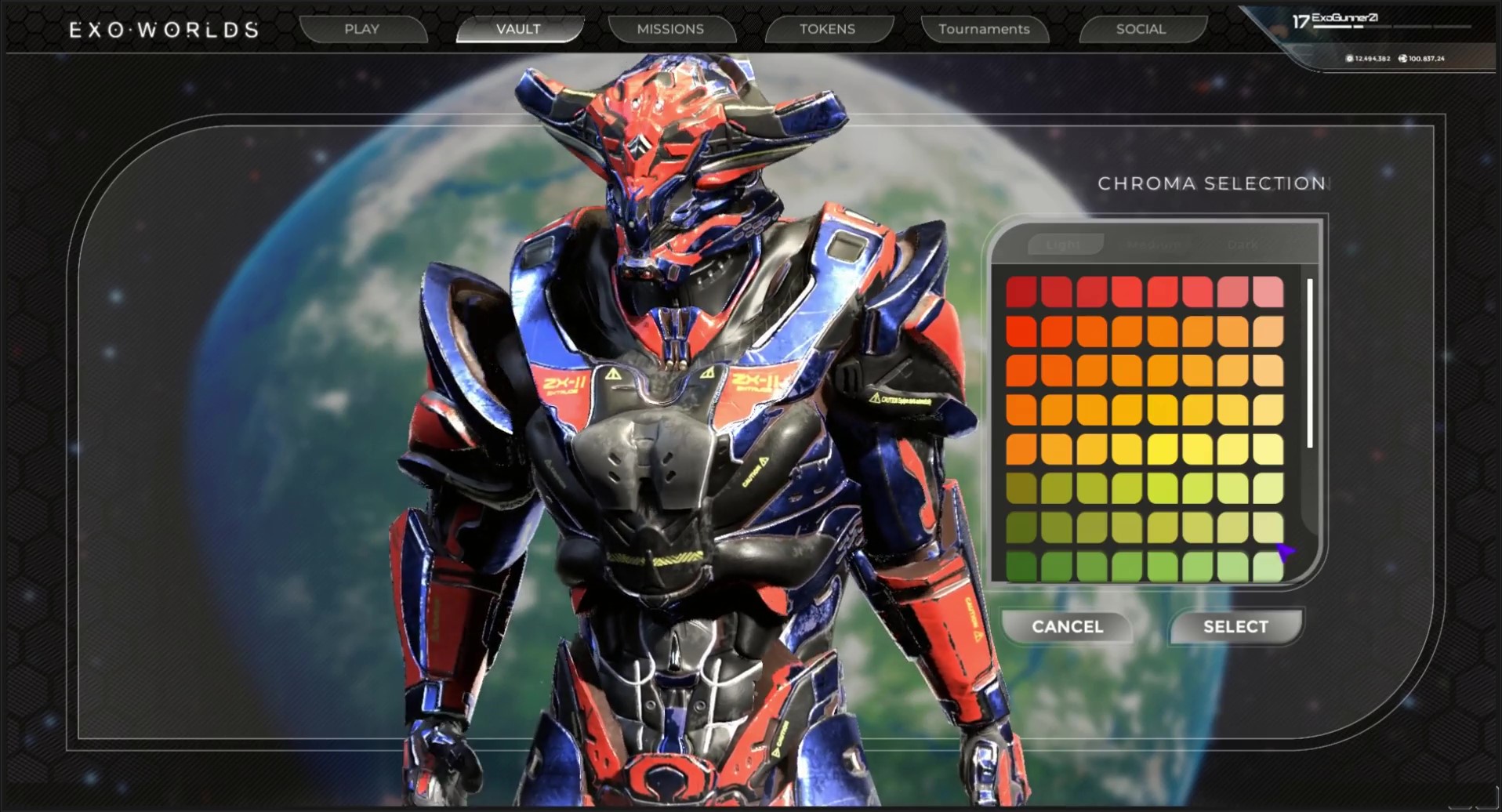The height and width of the screenshot is (812, 1502).
Task: Go to the MISSIONS tab
Action: (x=670, y=29)
